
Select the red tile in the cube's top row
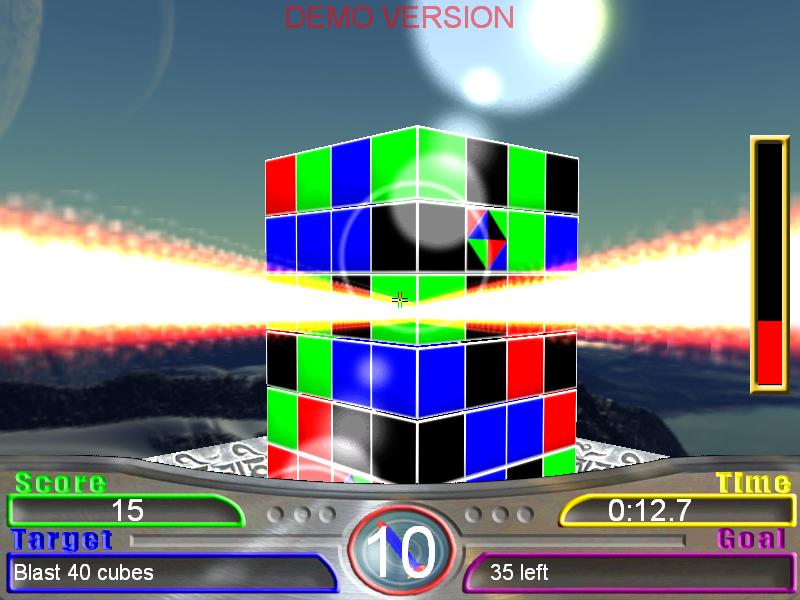pos(281,183)
